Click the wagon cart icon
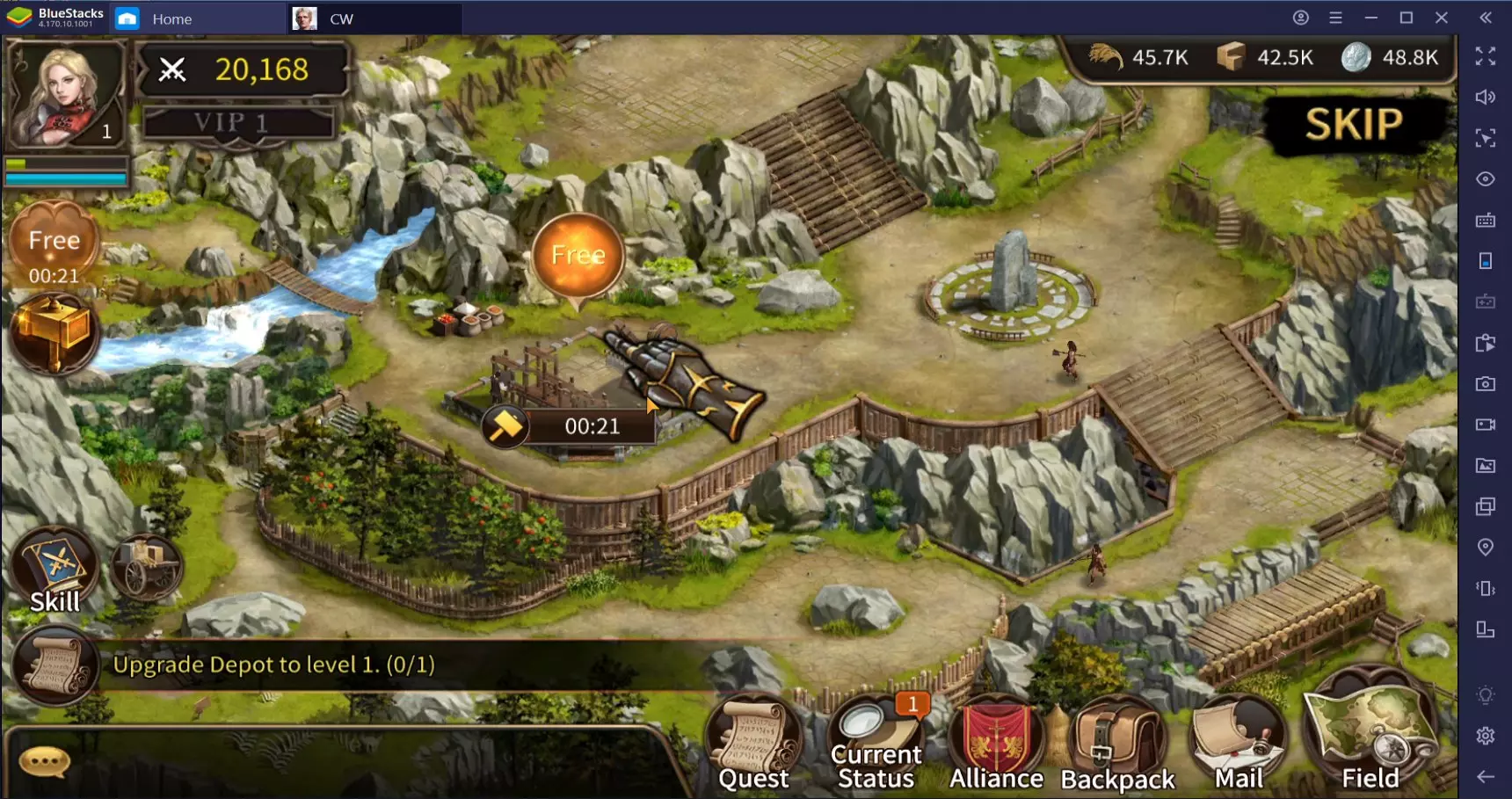The height and width of the screenshot is (799, 1512). (x=146, y=567)
